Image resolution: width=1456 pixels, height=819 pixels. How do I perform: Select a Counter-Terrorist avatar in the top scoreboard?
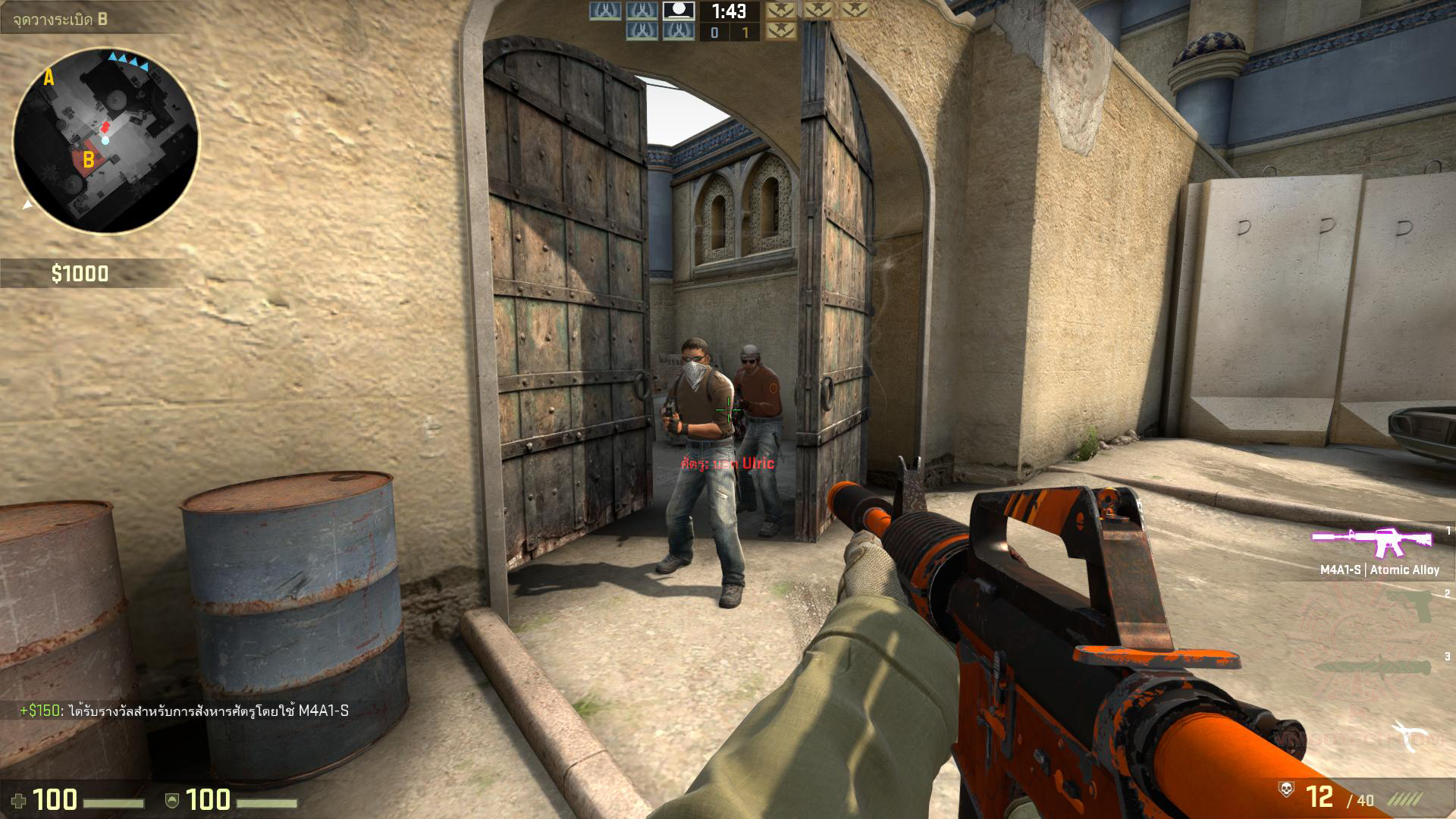pyautogui.click(x=603, y=10)
